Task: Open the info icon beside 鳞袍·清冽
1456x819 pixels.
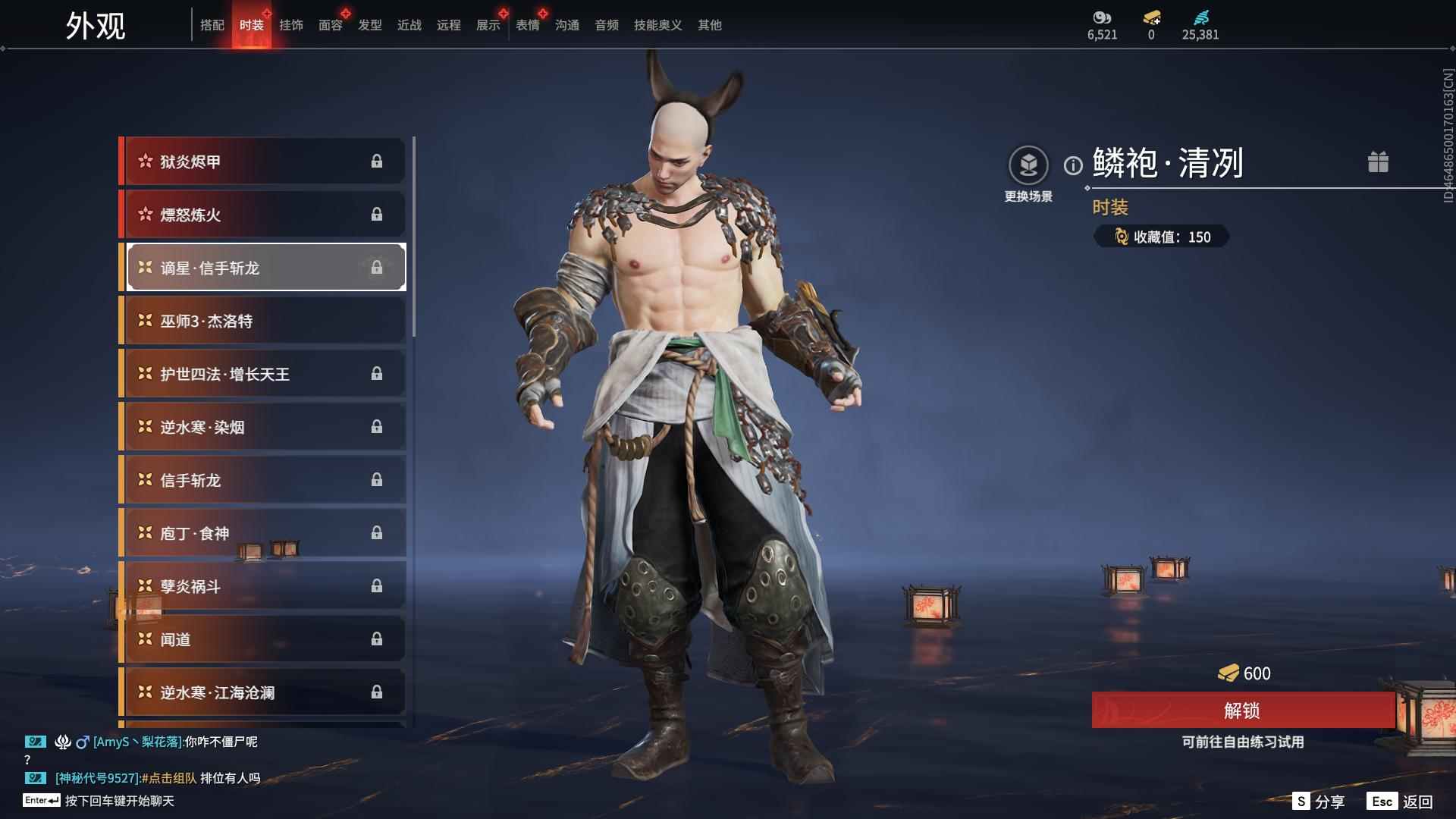Action: pyautogui.click(x=1073, y=165)
